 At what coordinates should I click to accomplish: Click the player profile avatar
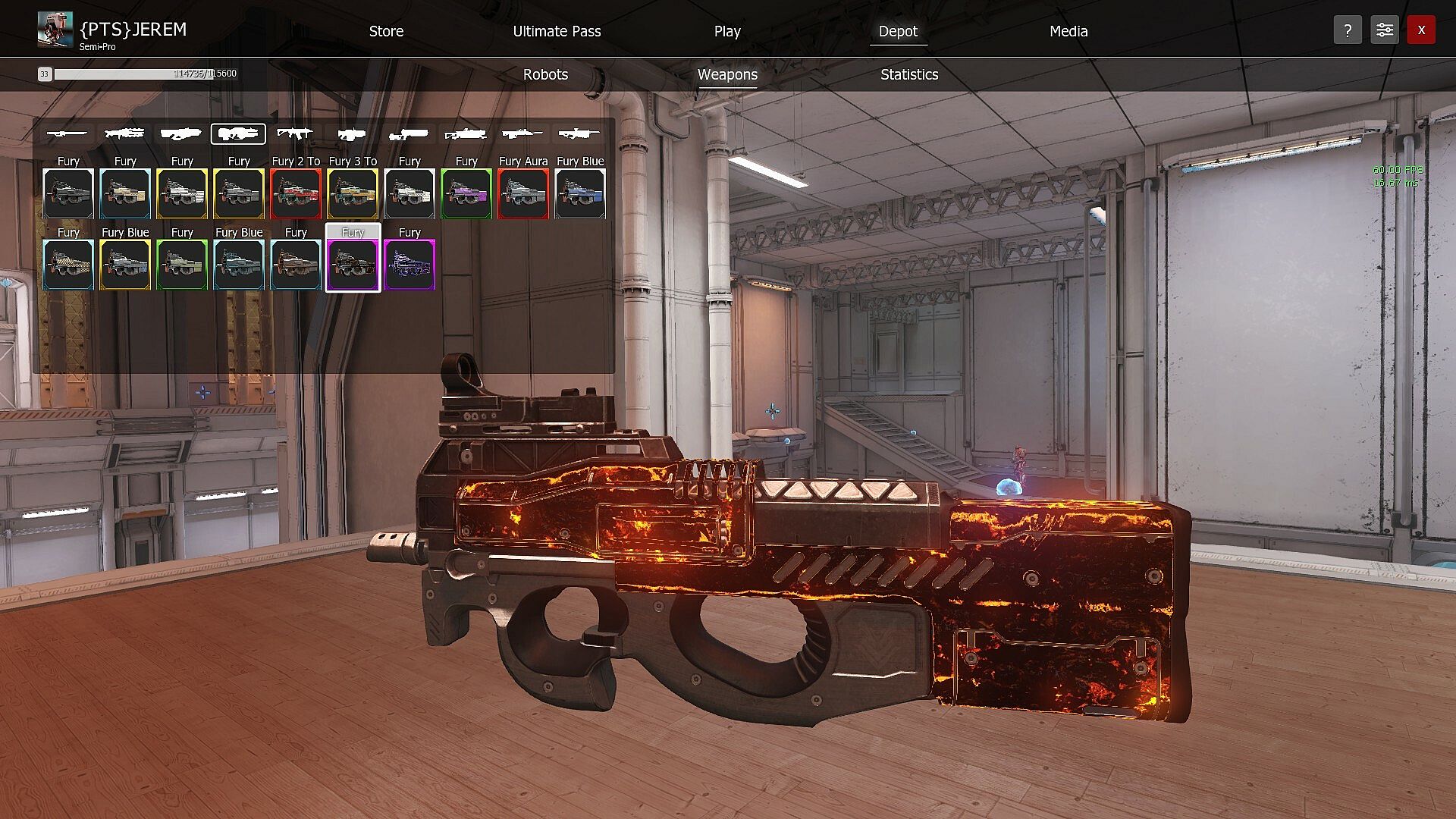click(x=55, y=30)
